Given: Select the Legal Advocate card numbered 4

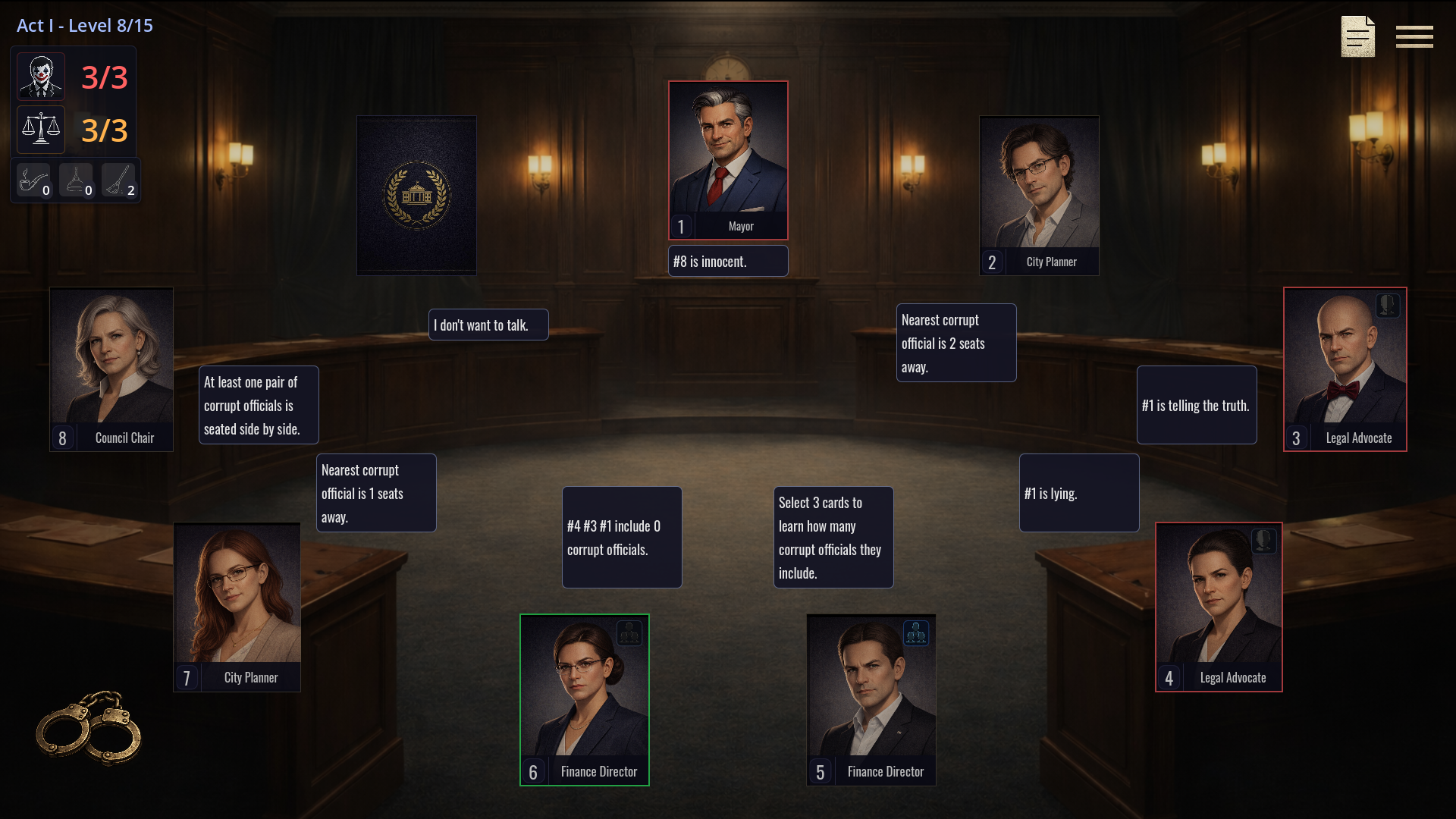Looking at the screenshot, I should (1219, 607).
